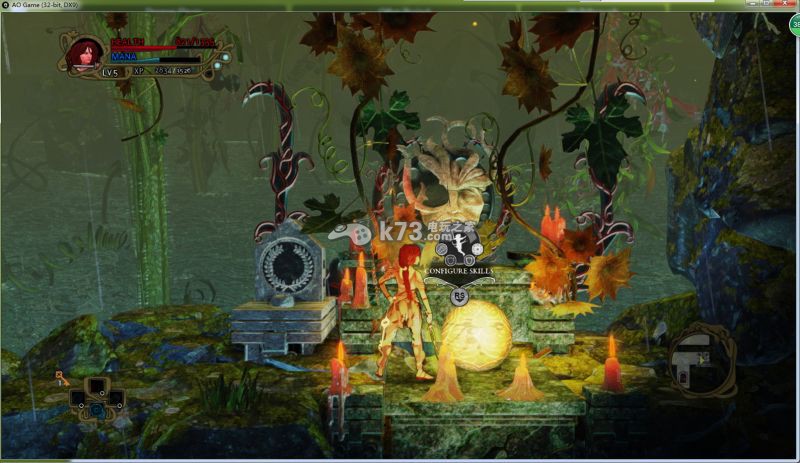
Task: Close the AO Game window
Action: coord(786,5)
